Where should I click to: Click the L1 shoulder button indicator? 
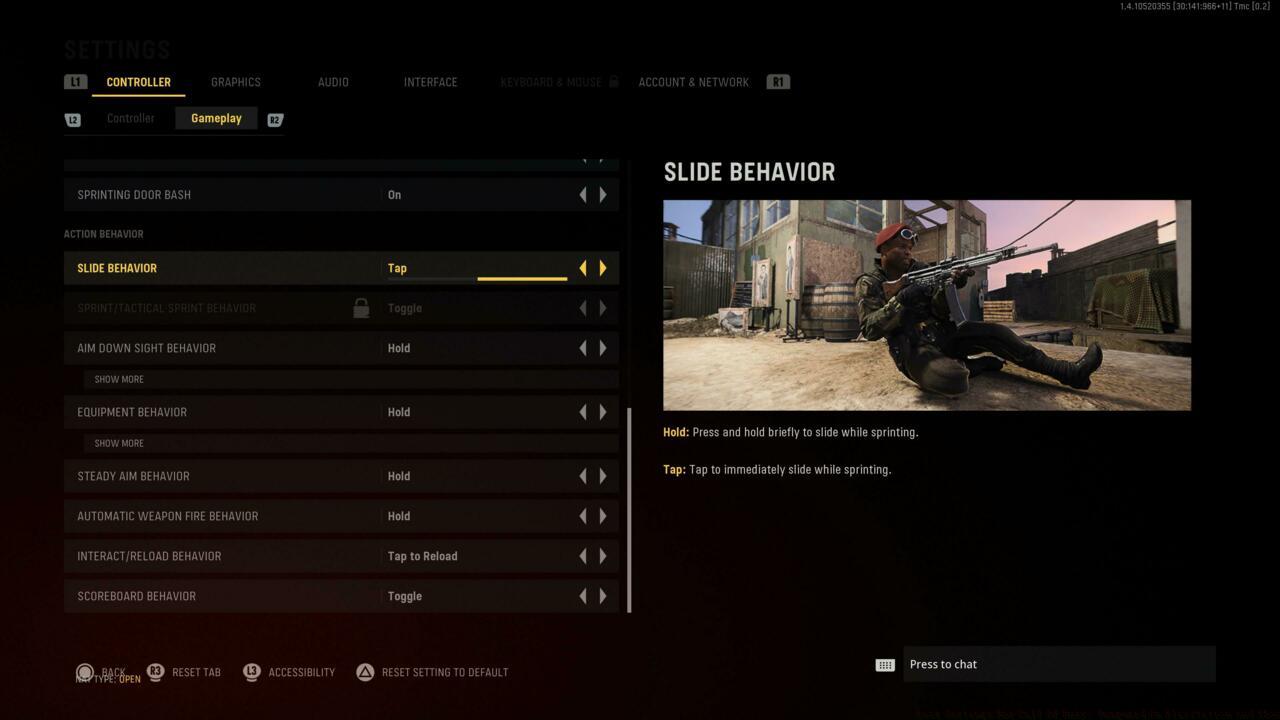pyautogui.click(x=75, y=81)
